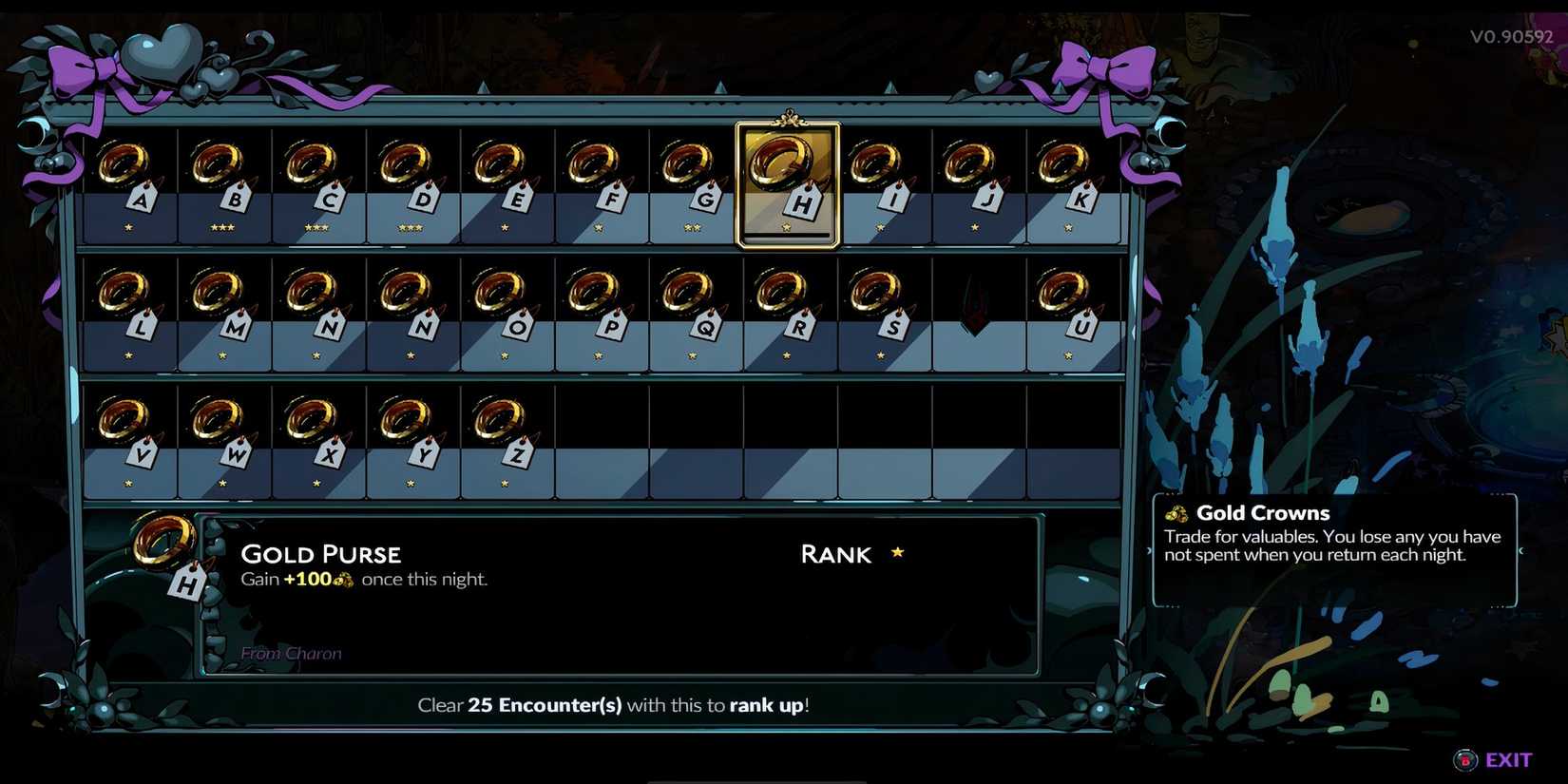This screenshot has height=784, width=1568.
Task: Click the From Charon source text
Action: coord(292,653)
